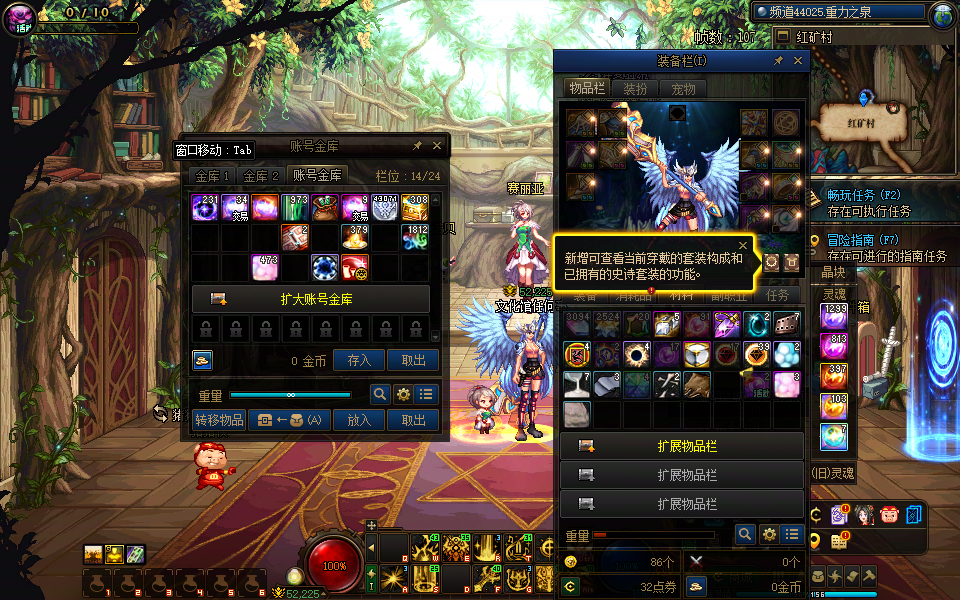Close the equipment (装备栏) window
The width and height of the screenshot is (960, 600).
[798, 61]
